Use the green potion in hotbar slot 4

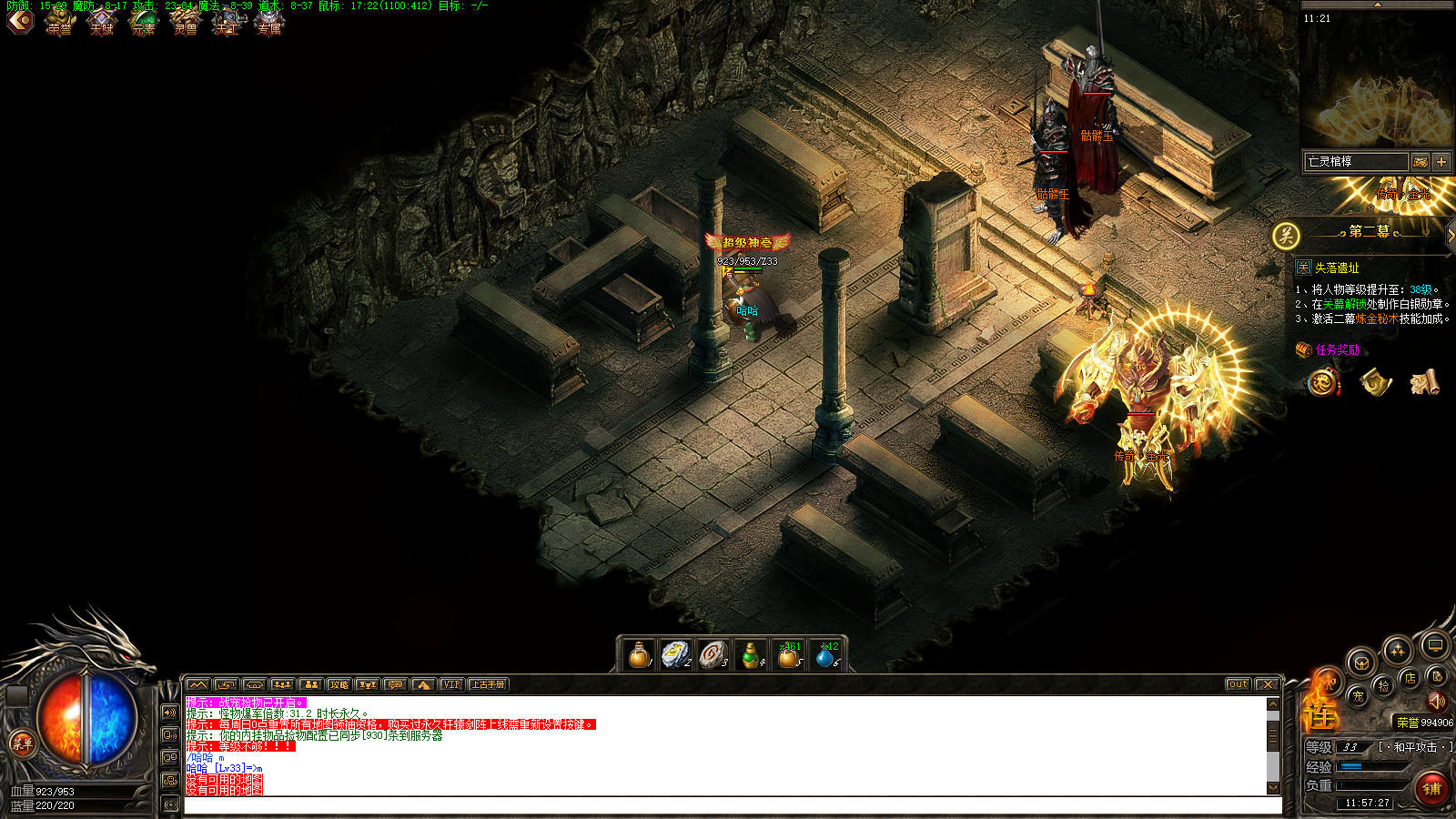[x=750, y=654]
